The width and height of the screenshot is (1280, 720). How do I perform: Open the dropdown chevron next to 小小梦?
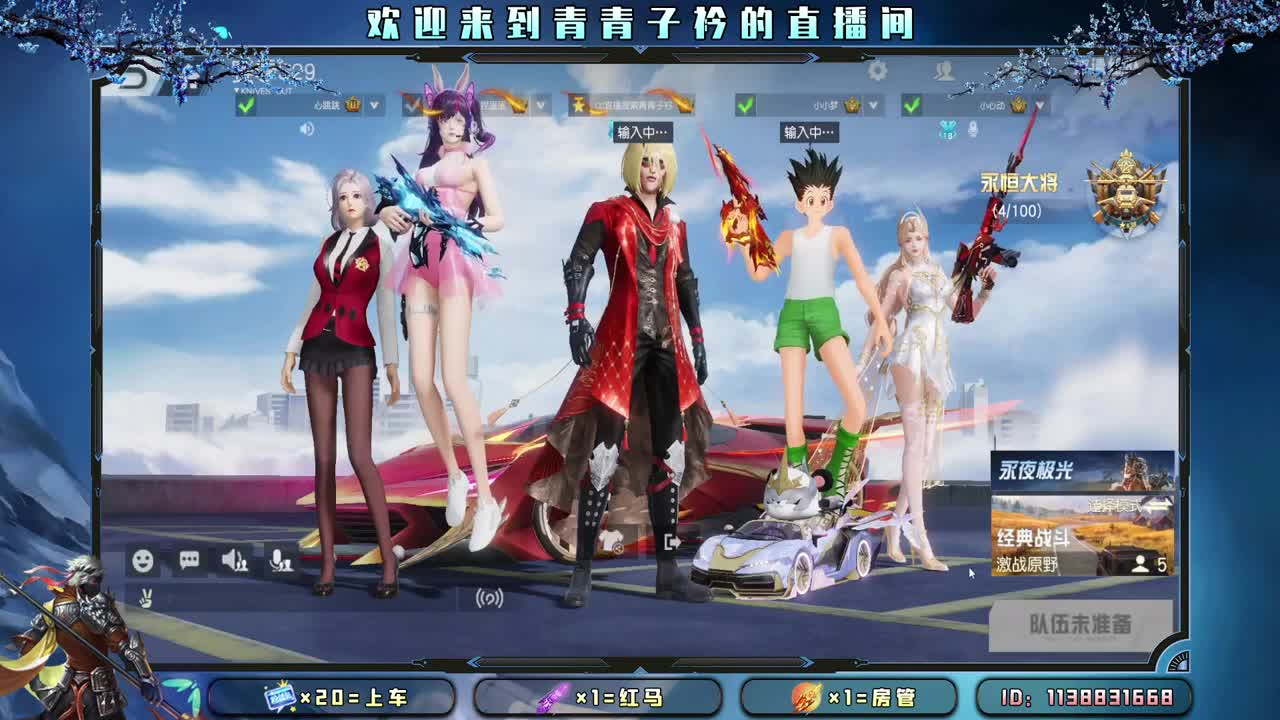coord(873,102)
